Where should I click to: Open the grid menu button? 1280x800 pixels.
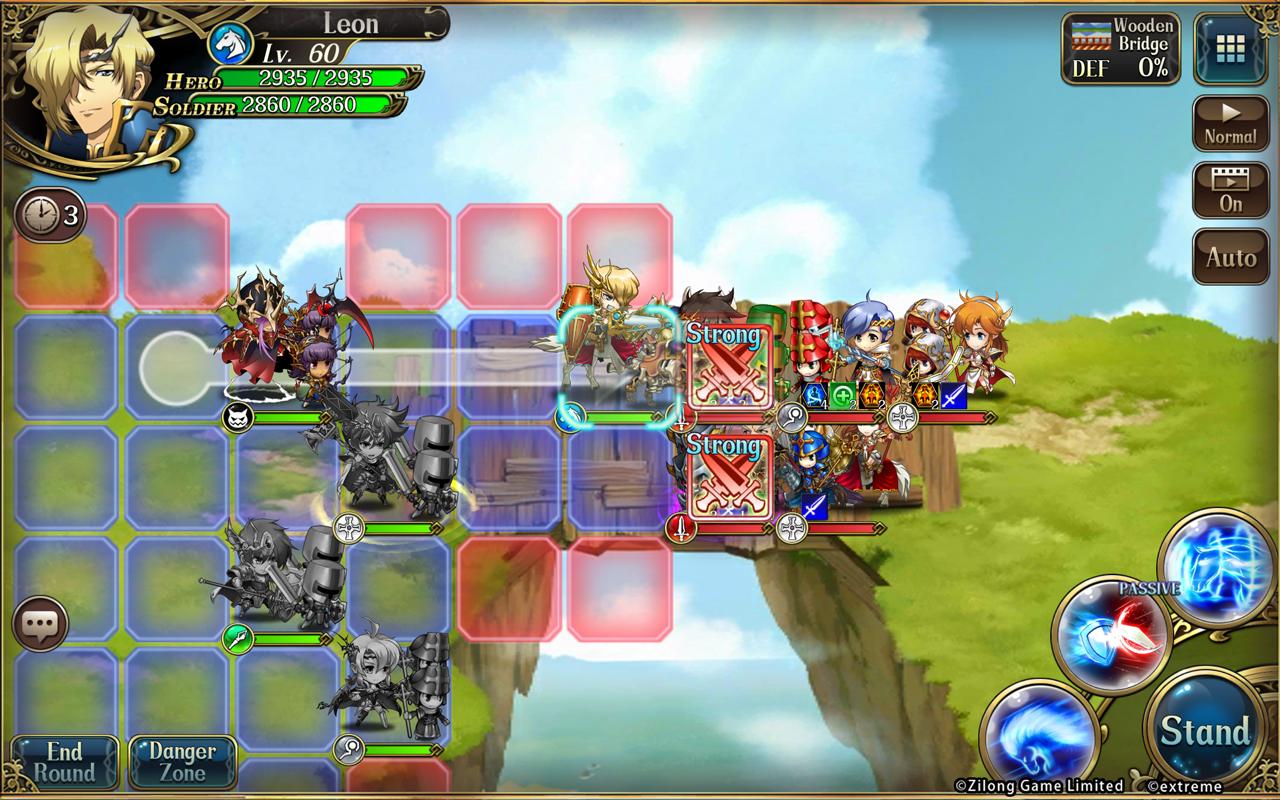[1231, 49]
